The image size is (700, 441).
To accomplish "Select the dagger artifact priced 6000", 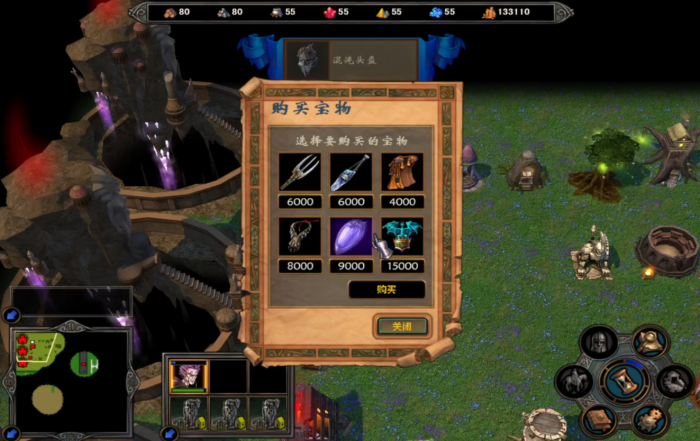I will [351, 173].
